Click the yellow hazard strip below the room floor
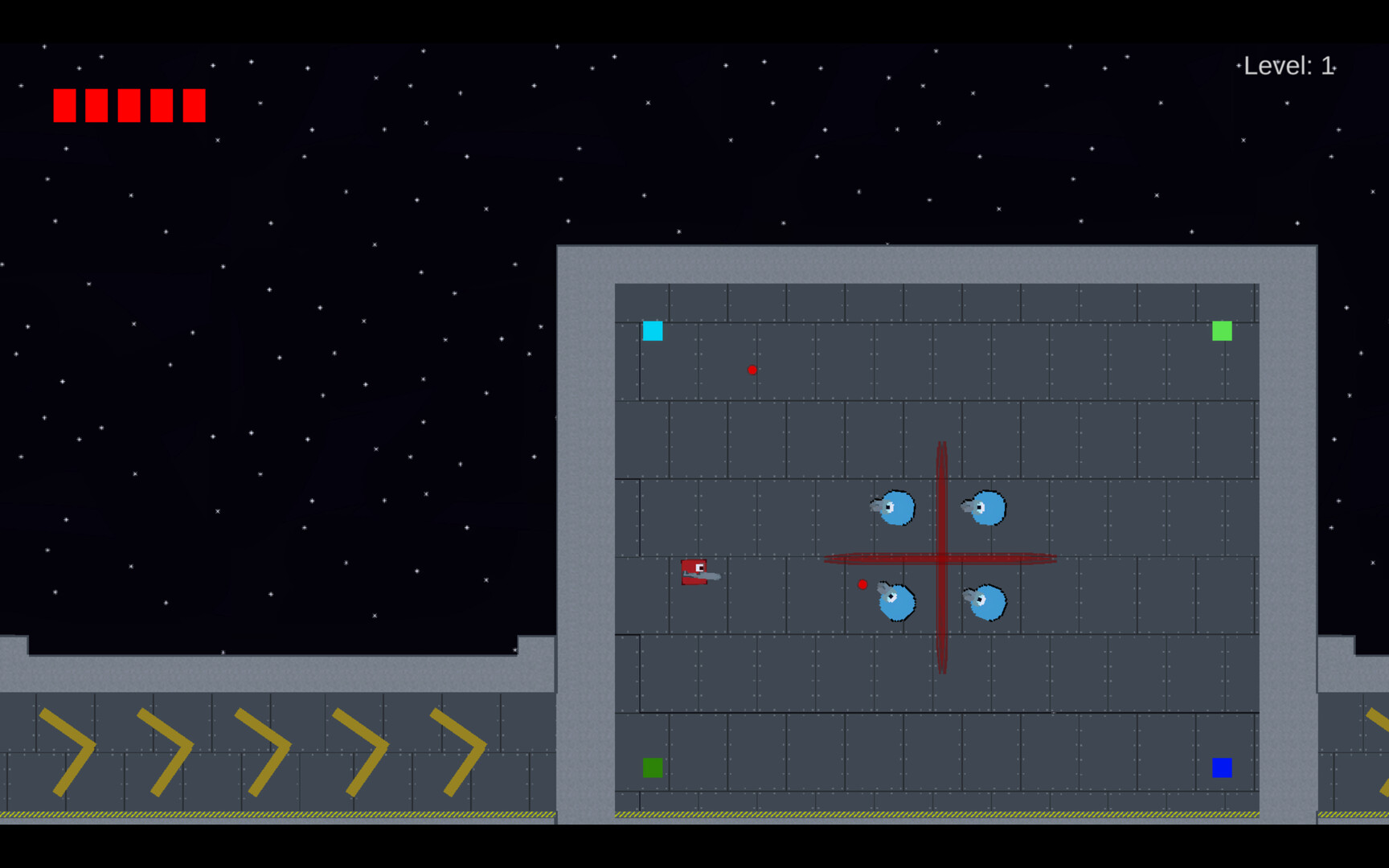Image resolution: width=1389 pixels, height=868 pixels. (932, 814)
